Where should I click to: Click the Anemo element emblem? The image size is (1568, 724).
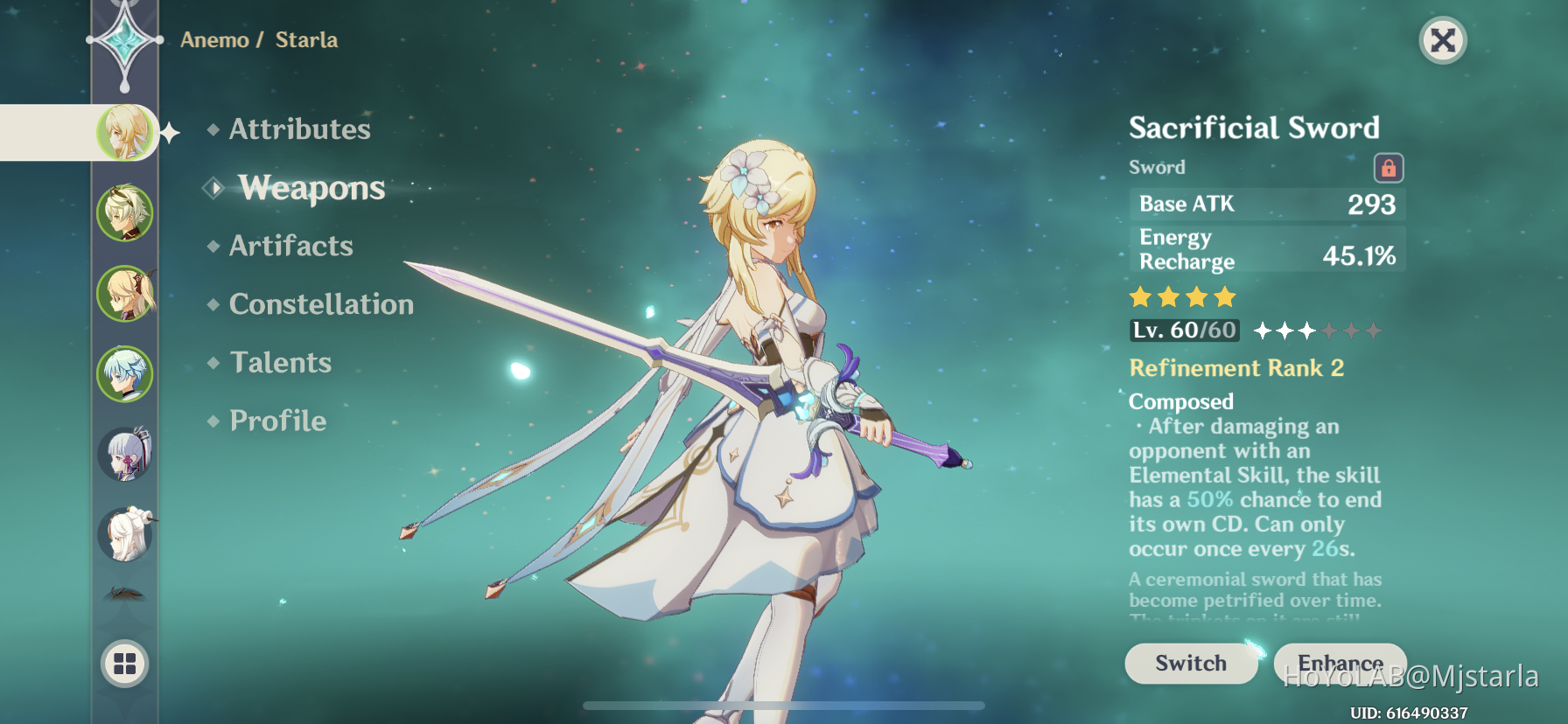point(125,38)
